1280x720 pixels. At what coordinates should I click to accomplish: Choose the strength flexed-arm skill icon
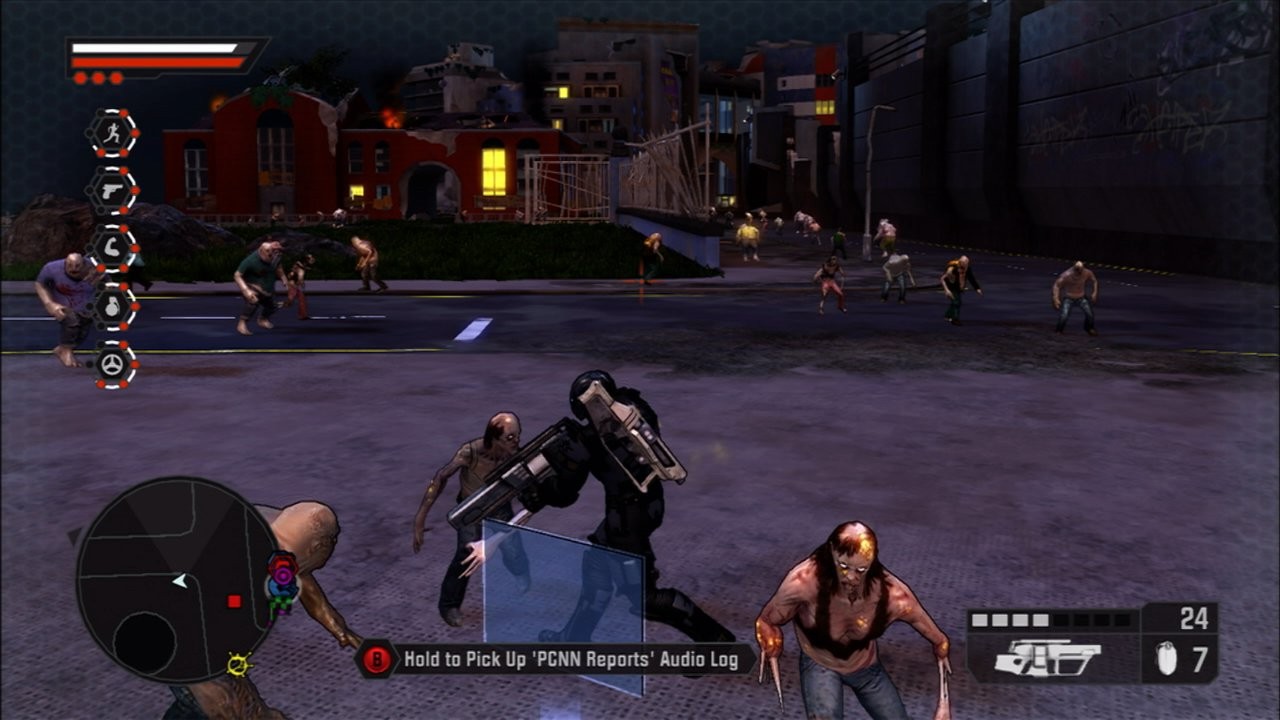[111, 248]
